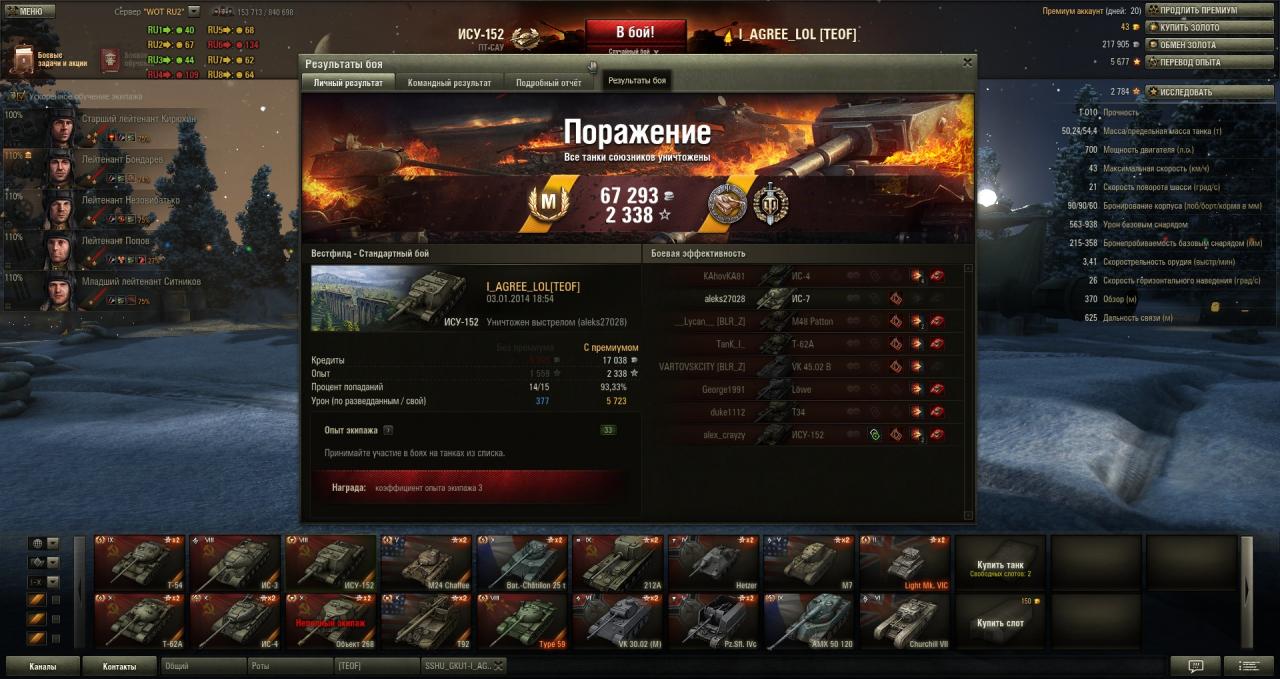Open the 'Подробный отчёт' tab
The width and height of the screenshot is (1280, 679).
(x=548, y=83)
